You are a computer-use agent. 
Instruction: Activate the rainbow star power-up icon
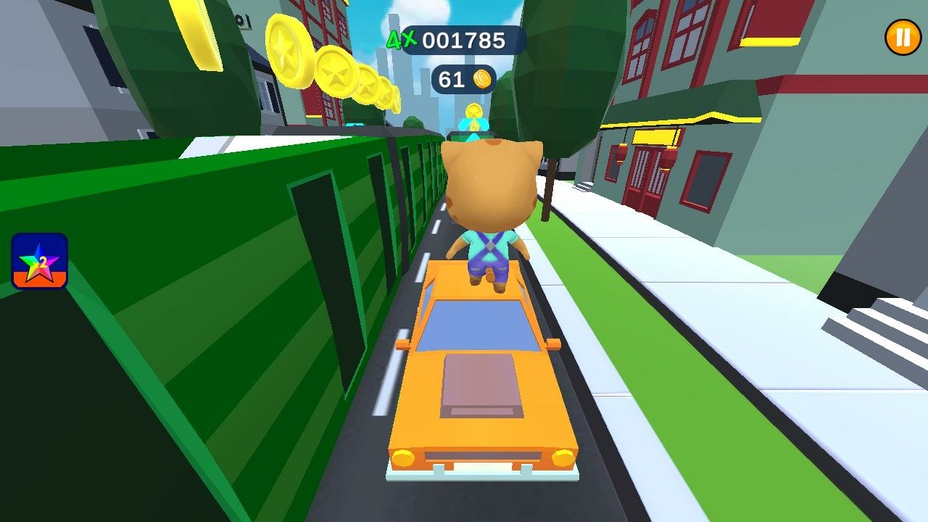(40, 261)
